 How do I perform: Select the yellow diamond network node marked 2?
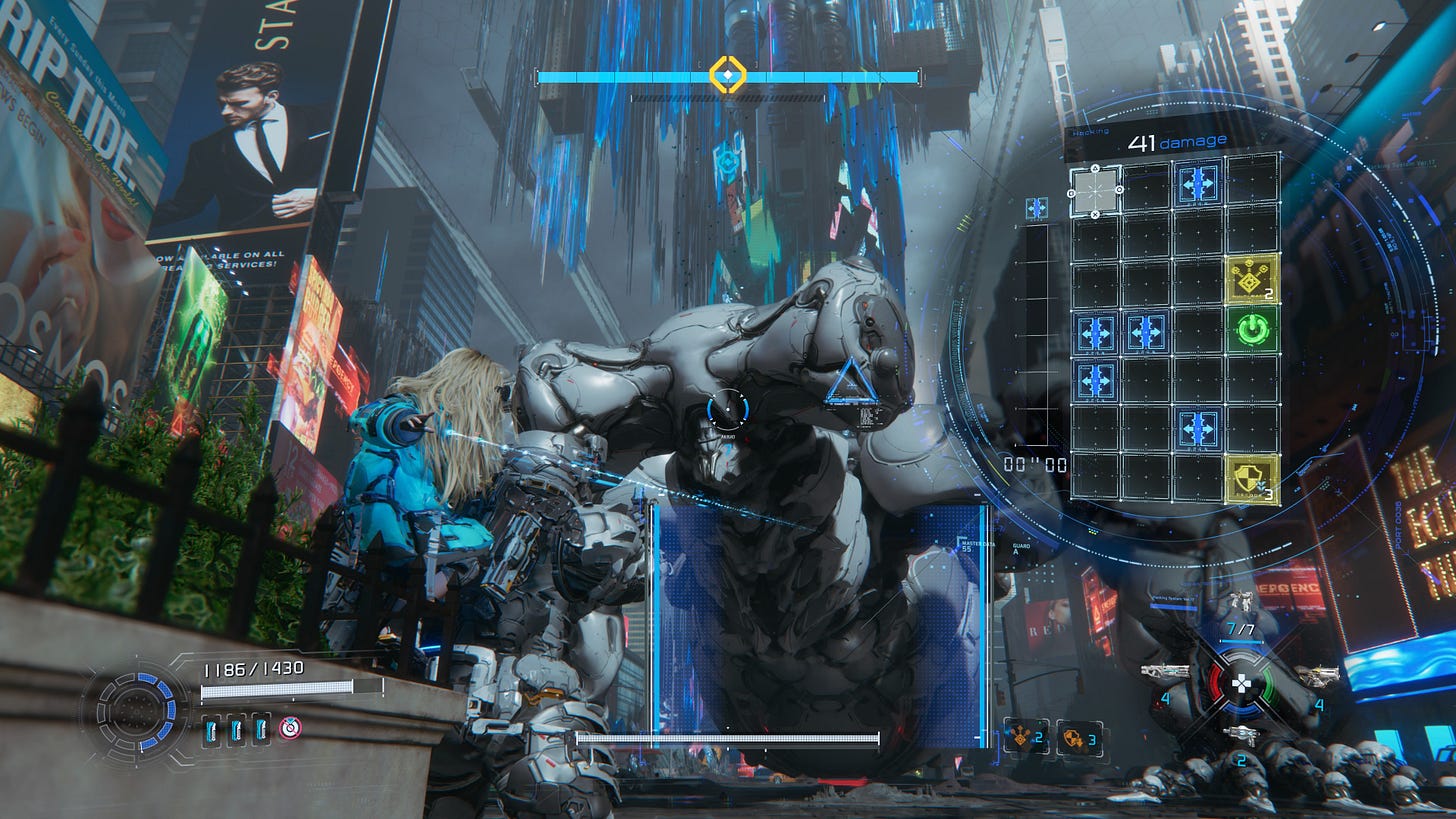point(1253,278)
